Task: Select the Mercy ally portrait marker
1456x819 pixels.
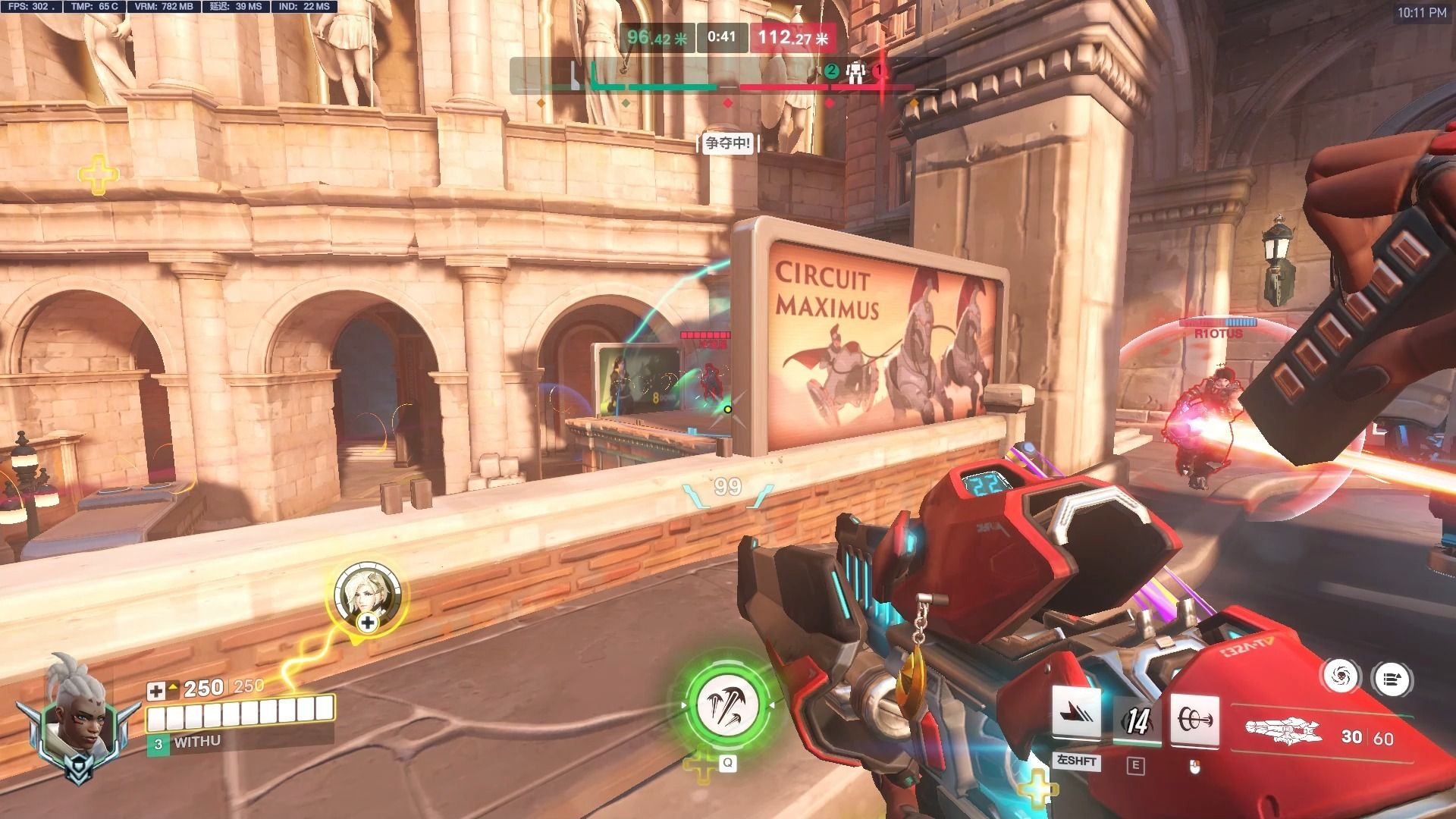Action: point(367,592)
